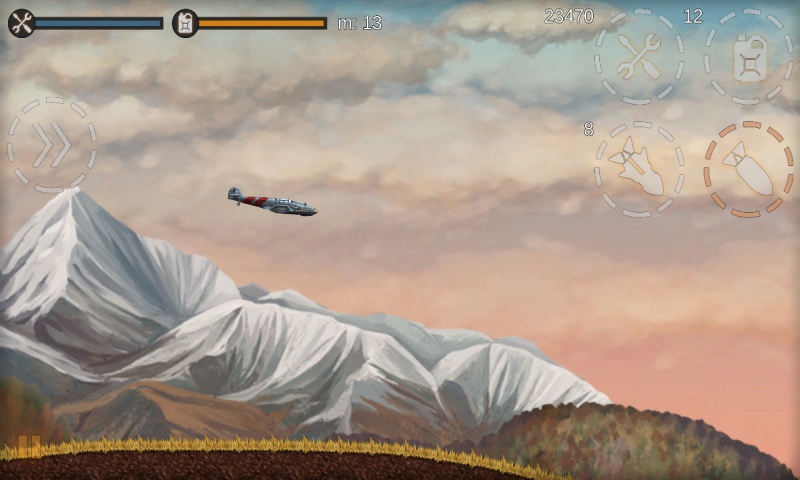Fire a rocket with the missile button
The height and width of the screenshot is (480, 800).
pos(639,168)
